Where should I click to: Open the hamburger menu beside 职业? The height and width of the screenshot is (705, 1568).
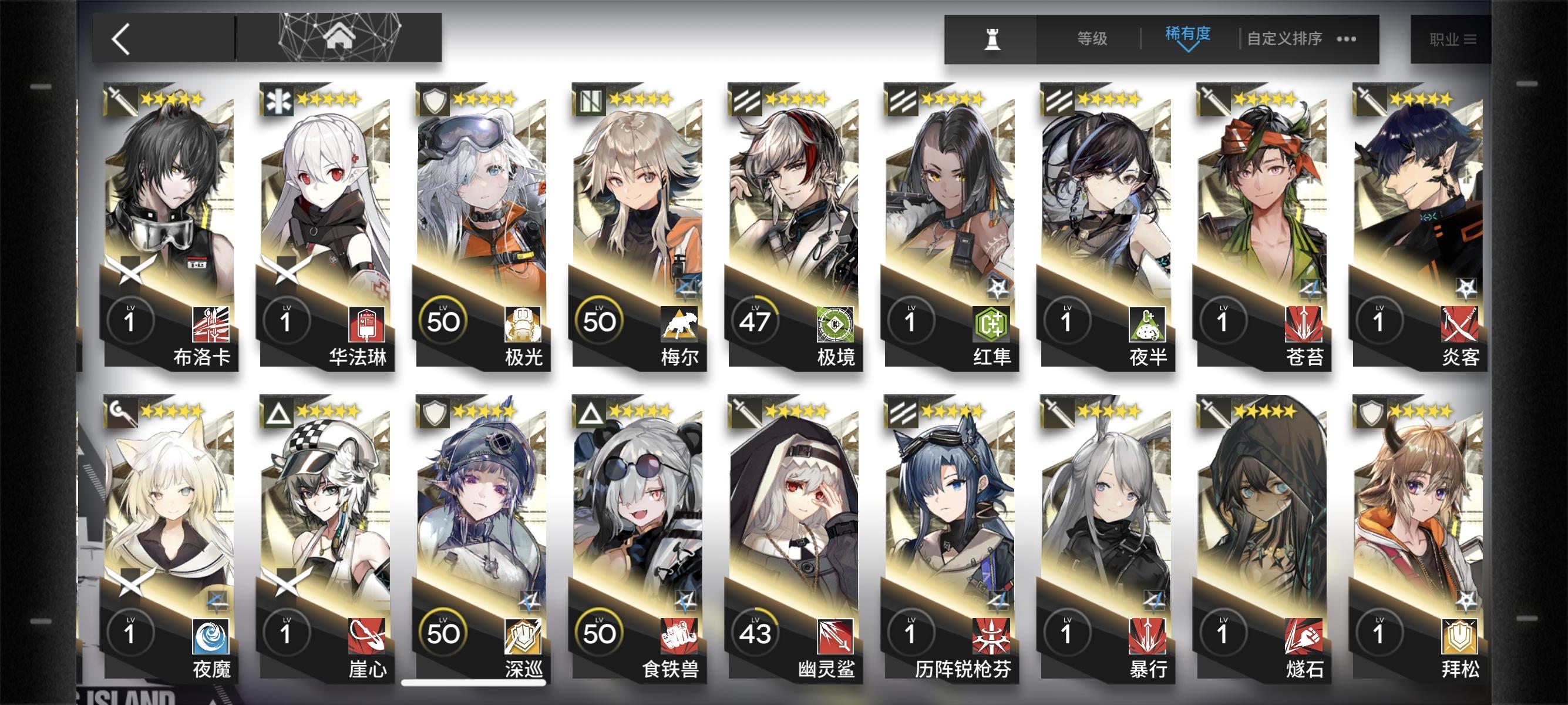tap(1484, 38)
